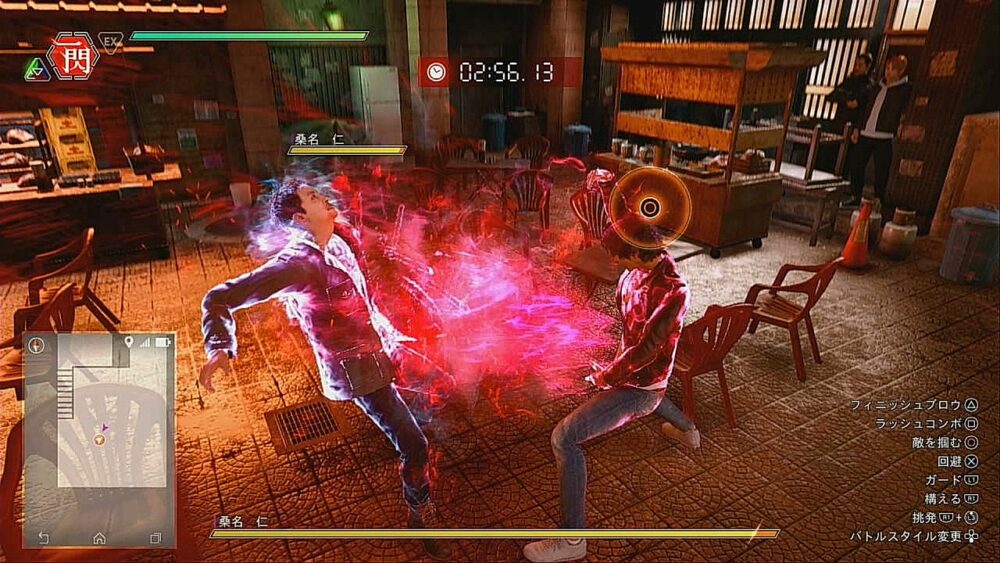The width and height of the screenshot is (1000, 563).
Task: Click the location pin icon on the minimap
Action: (128, 343)
